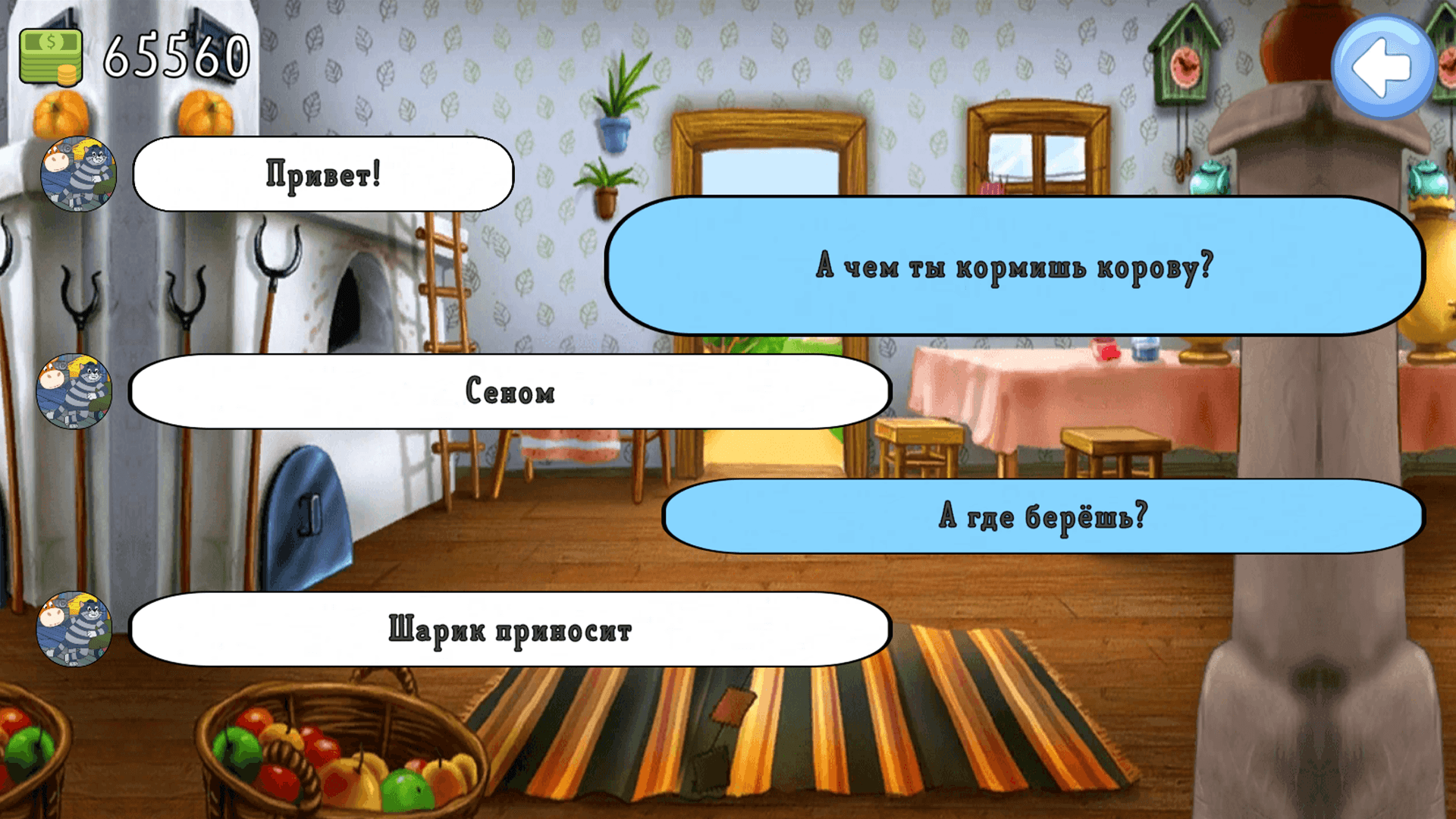
Task: Click Matroskin's avatar beside "Привет!"
Action: coord(78,173)
